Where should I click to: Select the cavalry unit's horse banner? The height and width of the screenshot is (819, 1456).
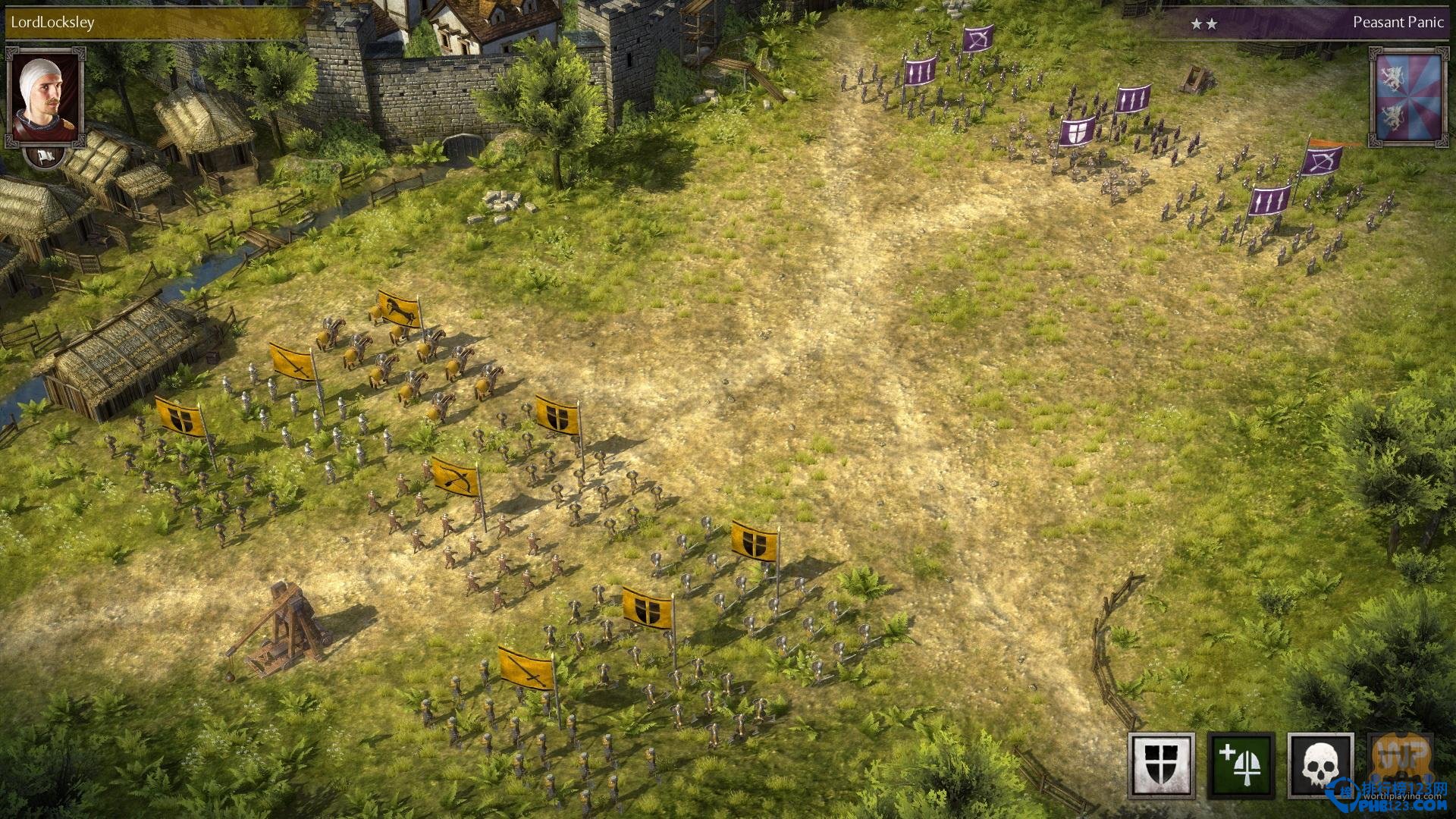pos(399,308)
